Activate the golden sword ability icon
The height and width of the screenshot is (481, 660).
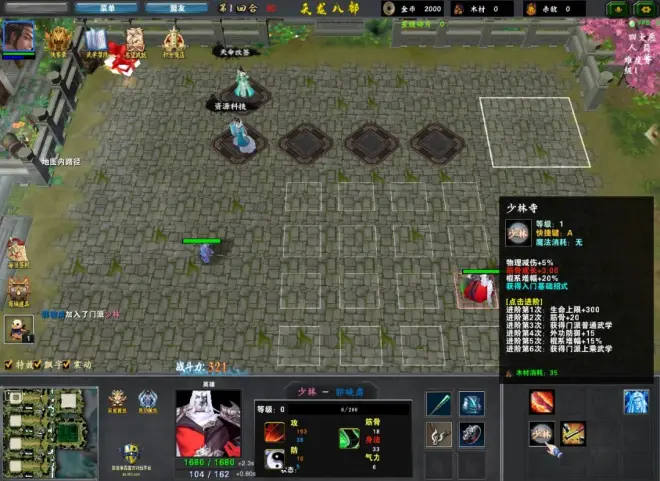tap(574, 434)
